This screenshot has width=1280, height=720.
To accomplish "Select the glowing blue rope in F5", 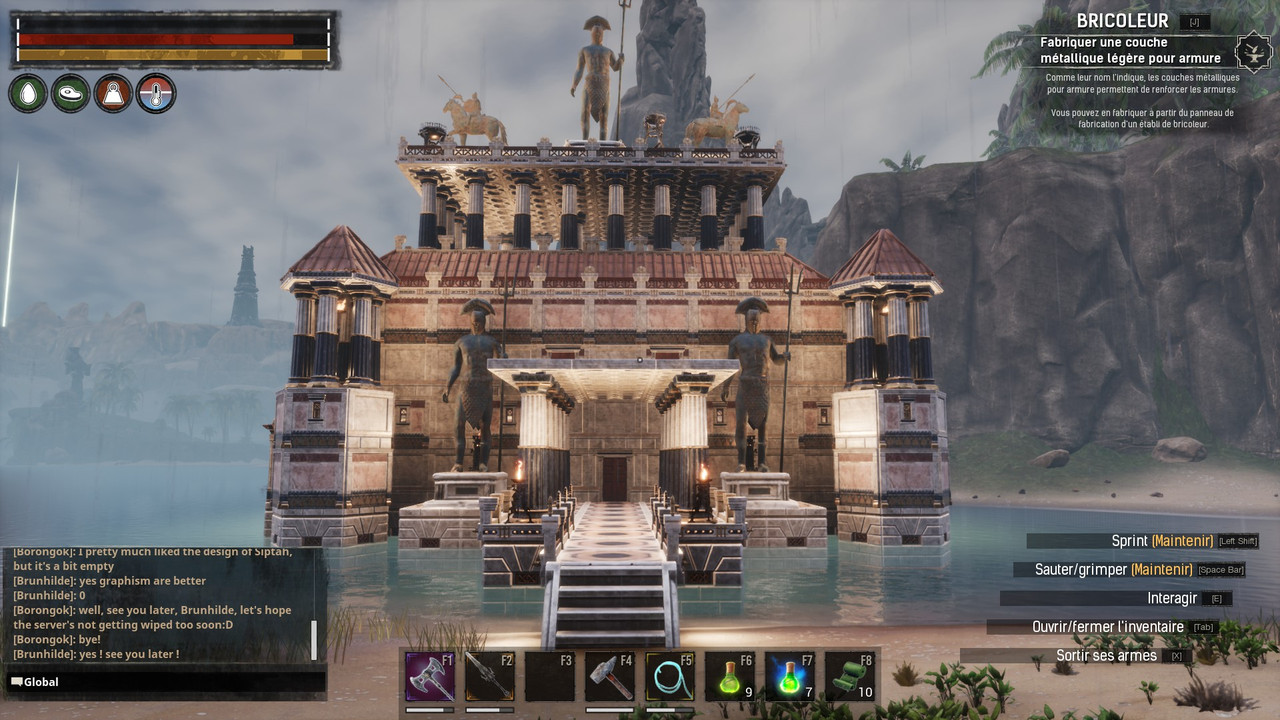I will [x=670, y=677].
